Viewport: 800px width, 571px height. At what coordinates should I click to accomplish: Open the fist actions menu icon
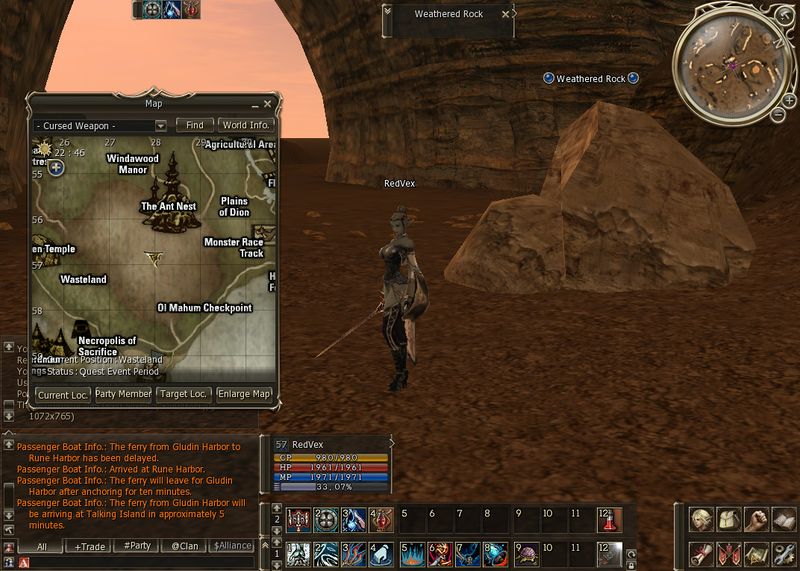pos(759,520)
